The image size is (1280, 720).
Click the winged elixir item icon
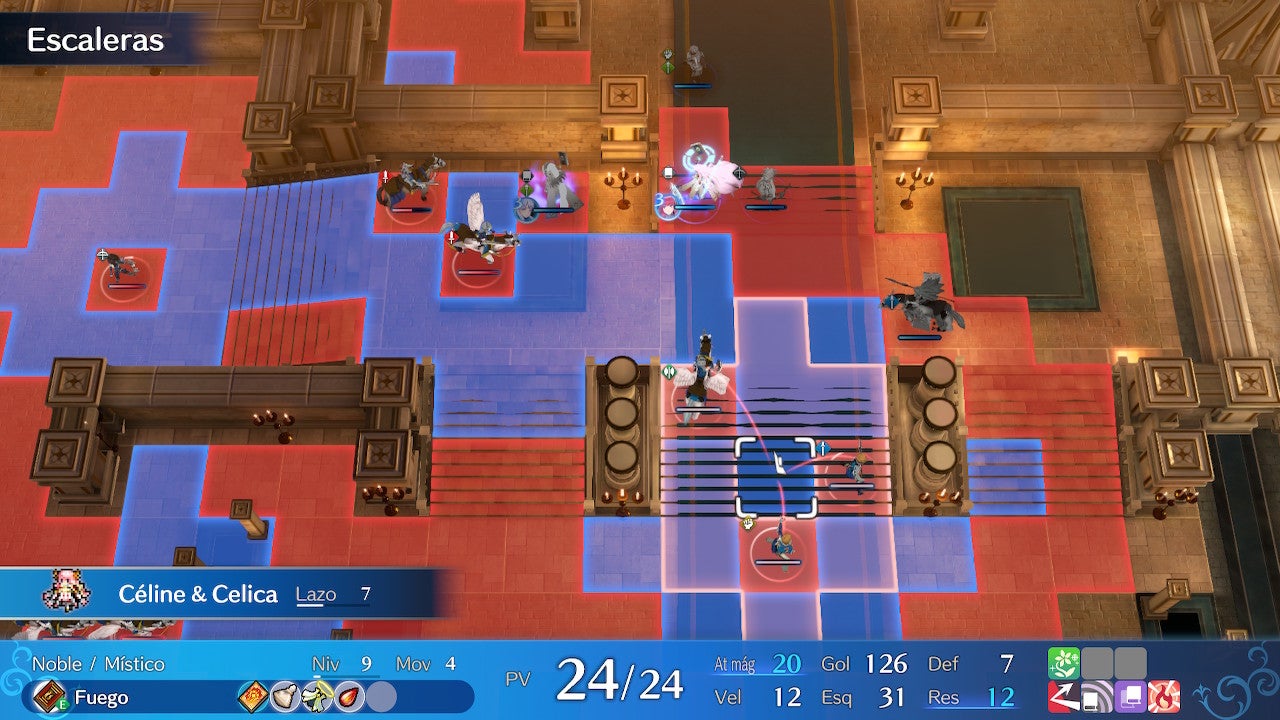[x=317, y=696]
